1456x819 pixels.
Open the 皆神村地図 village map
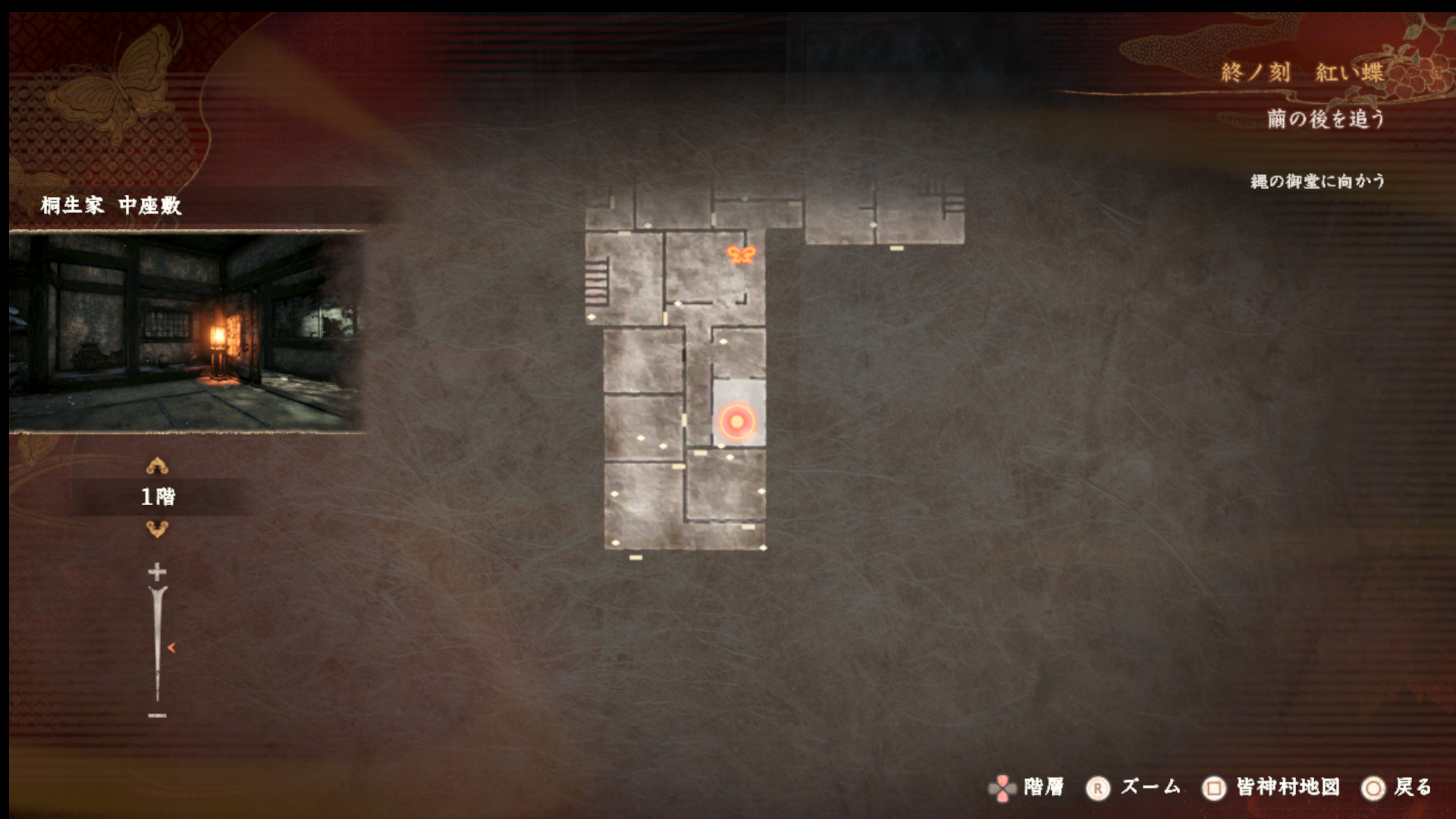[1272, 788]
